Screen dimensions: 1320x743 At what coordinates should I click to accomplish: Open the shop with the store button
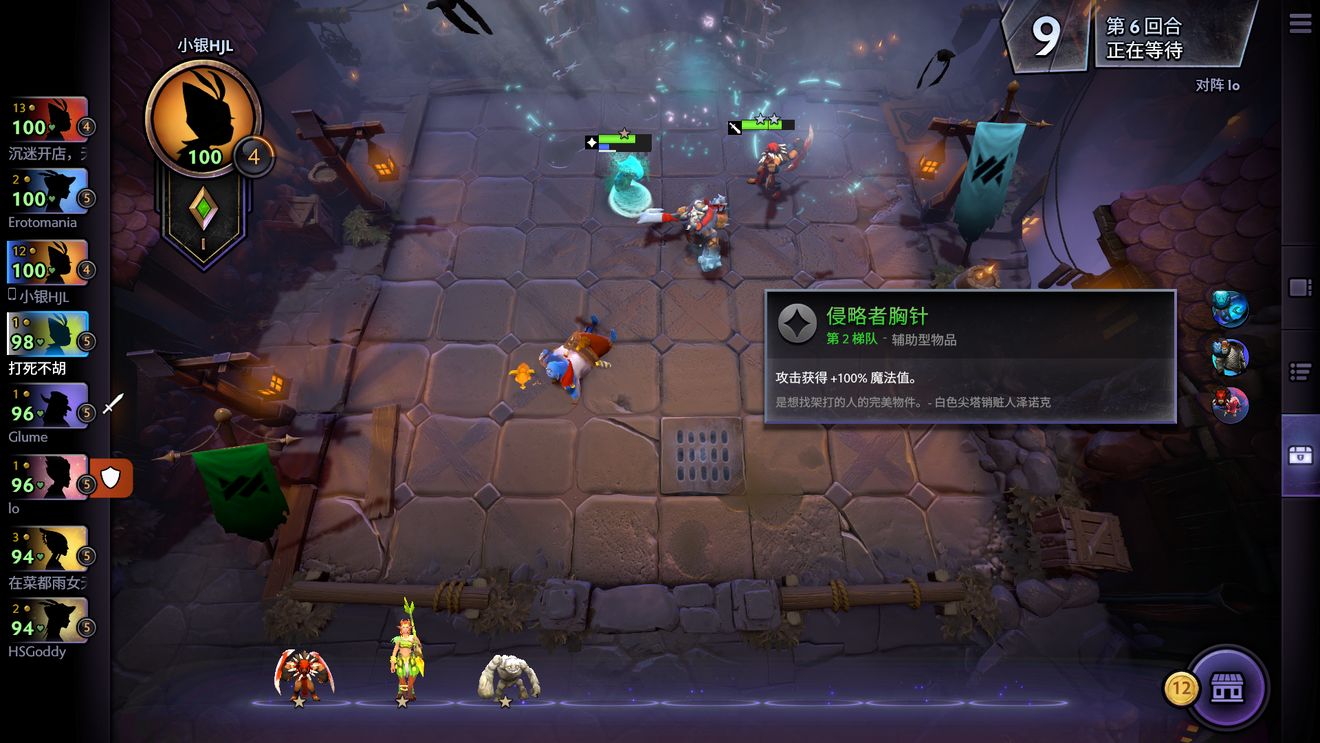(1227, 688)
